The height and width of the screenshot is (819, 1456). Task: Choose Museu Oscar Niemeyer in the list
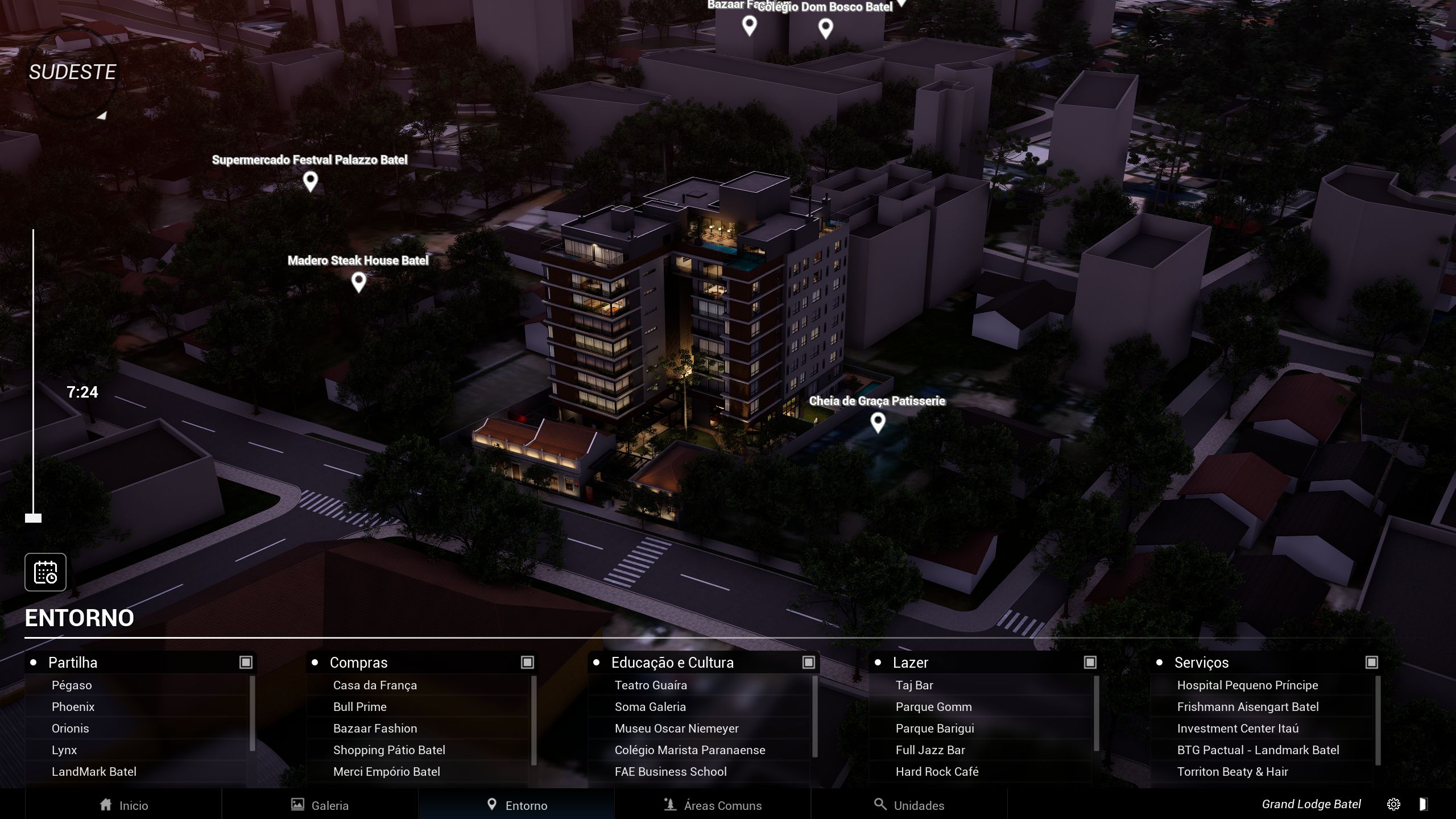tap(676, 729)
